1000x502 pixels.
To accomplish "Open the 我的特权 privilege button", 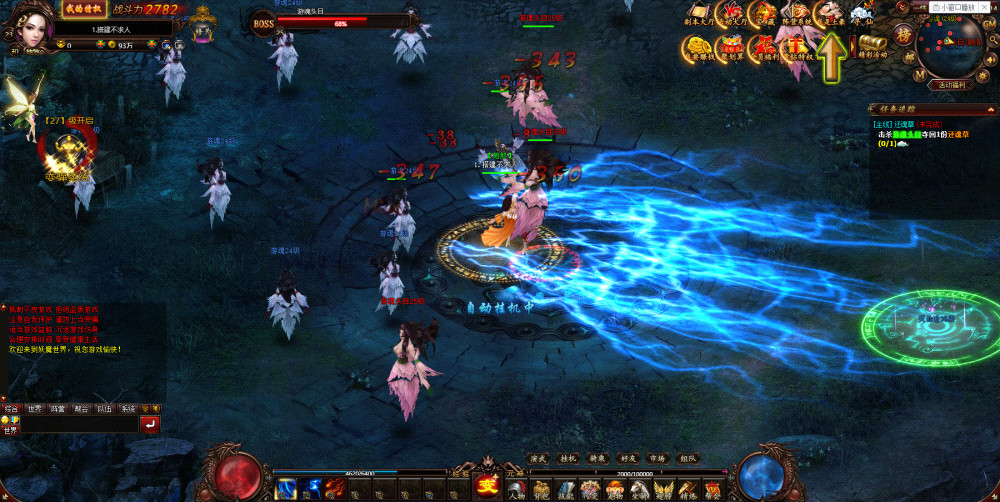I will [85, 9].
